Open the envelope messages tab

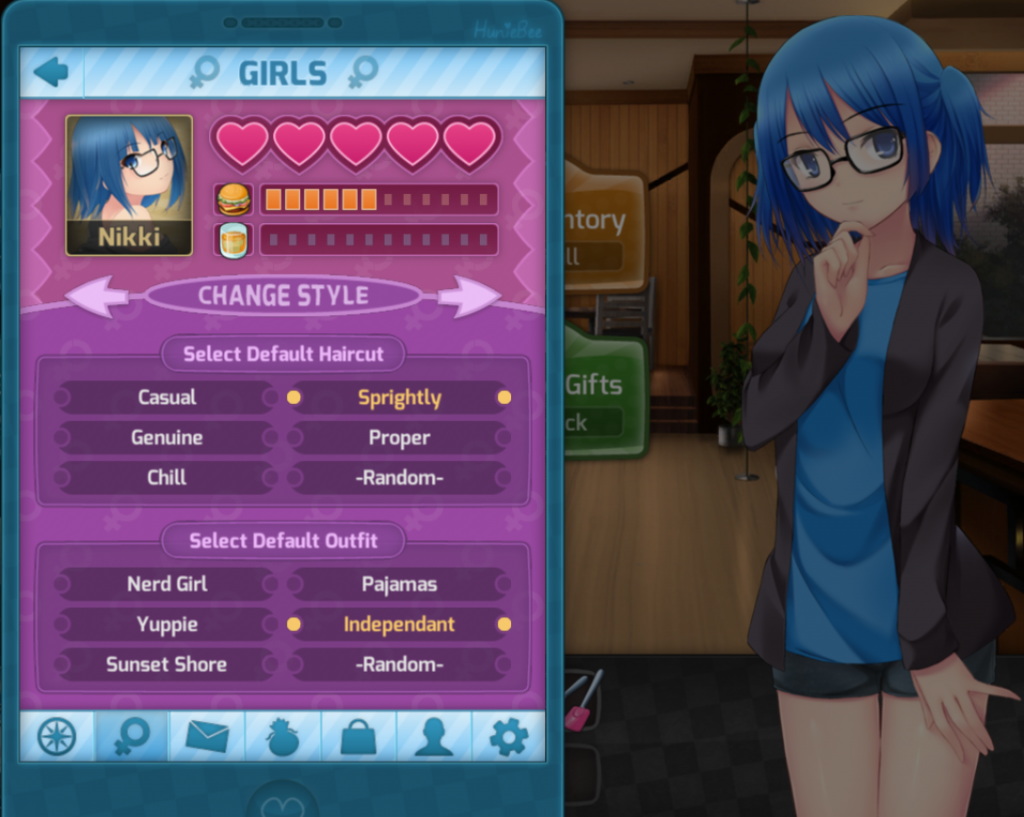(x=207, y=737)
